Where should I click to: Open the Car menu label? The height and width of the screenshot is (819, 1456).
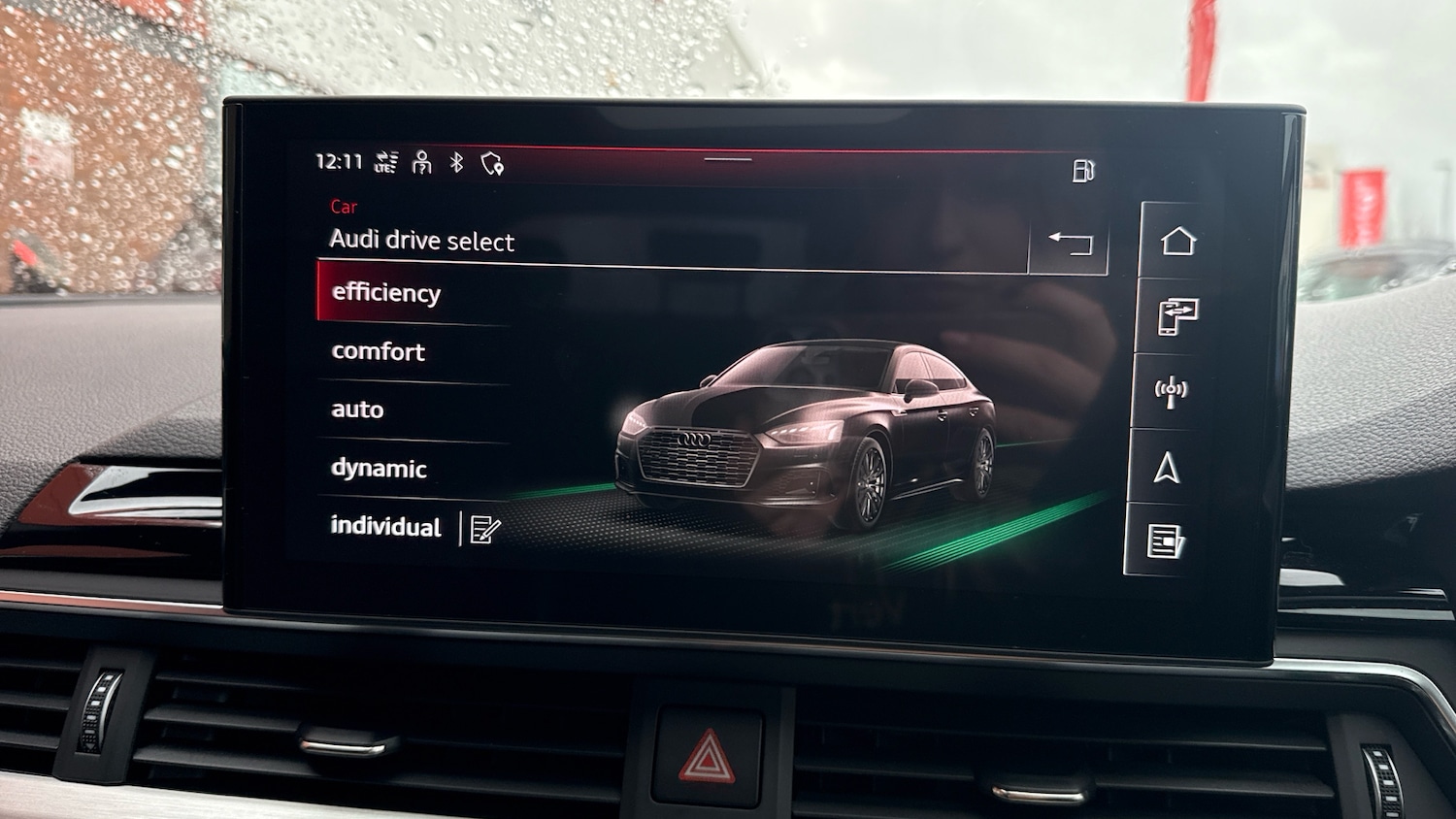[345, 206]
